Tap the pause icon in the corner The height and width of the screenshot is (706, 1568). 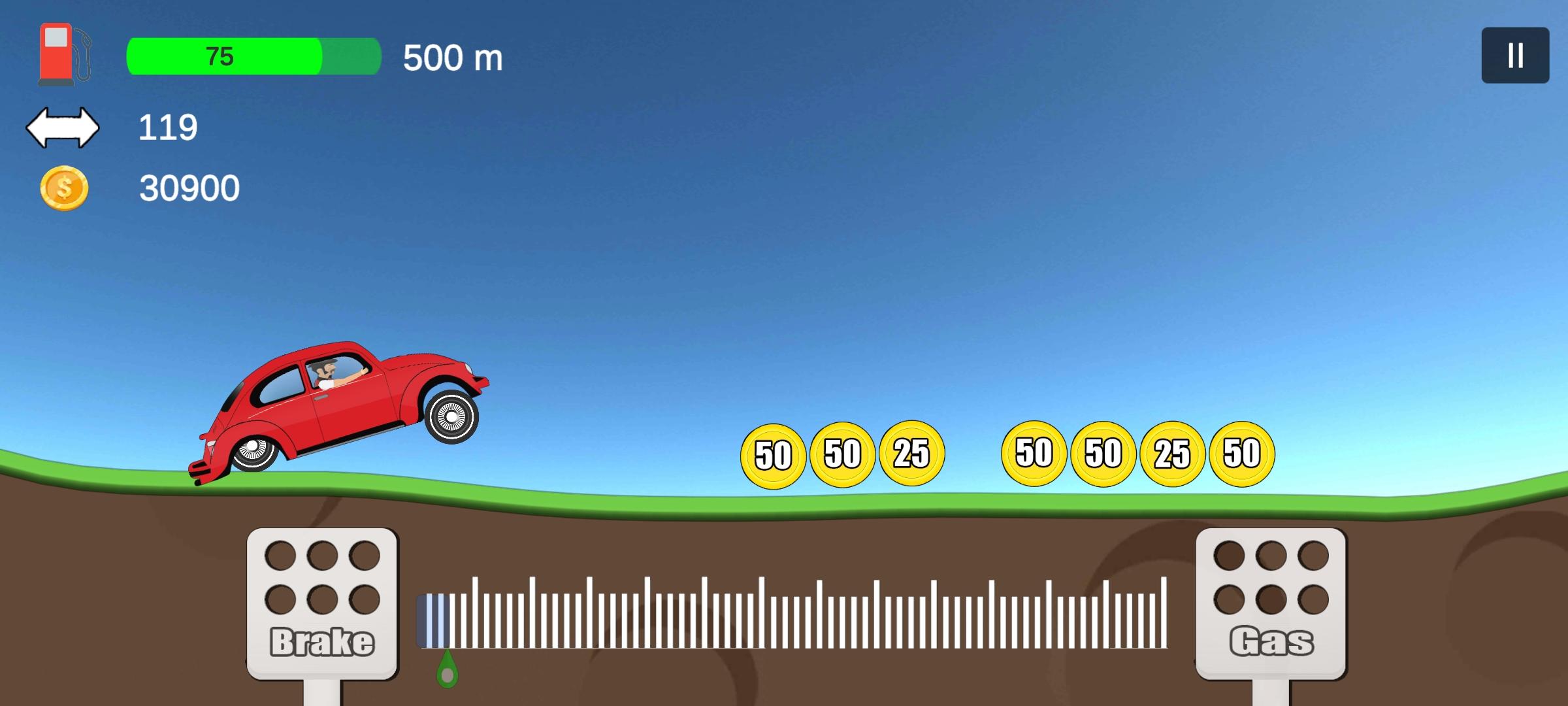coord(1516,56)
